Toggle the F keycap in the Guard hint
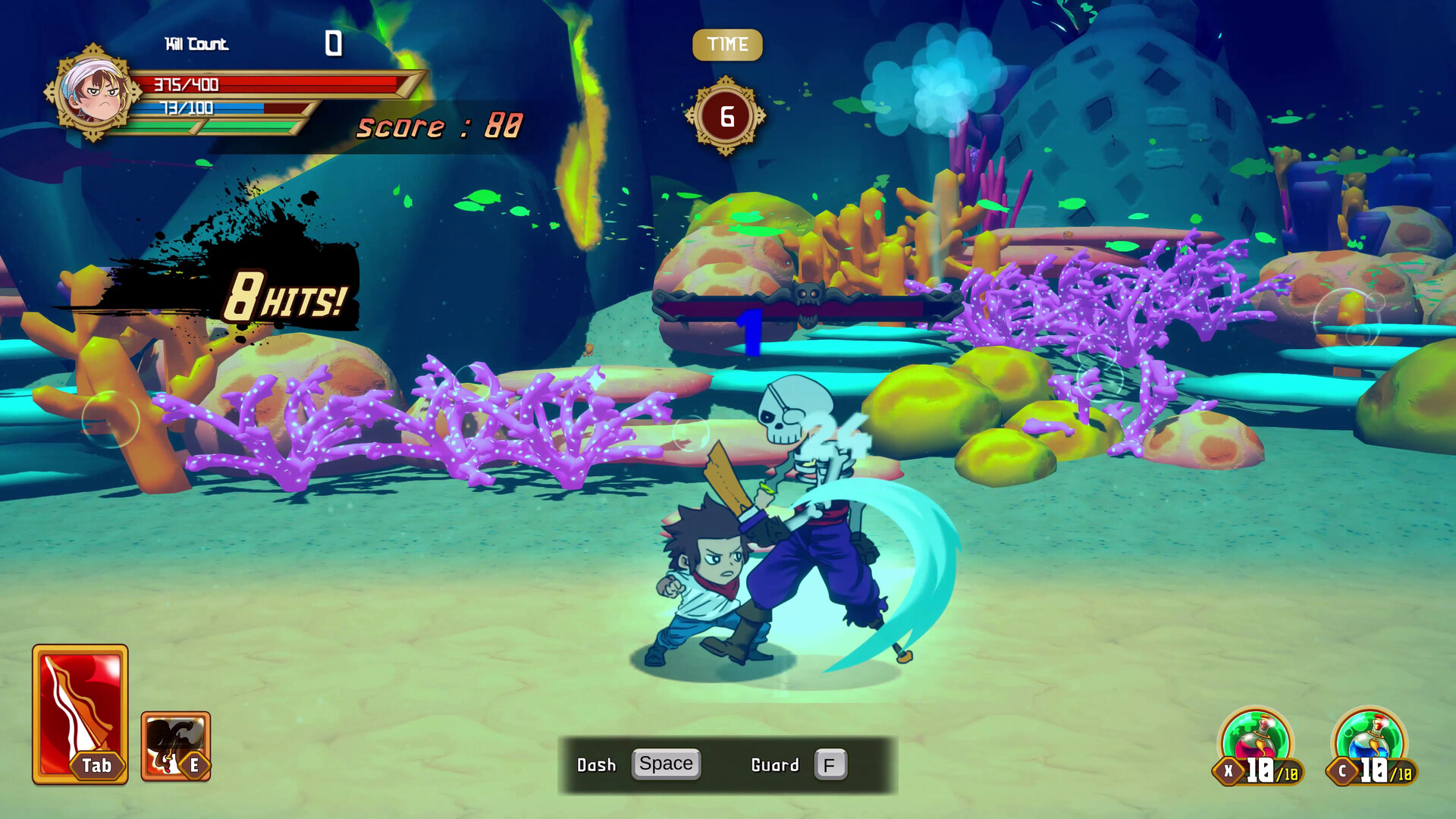The width and height of the screenshot is (1456, 819). (x=831, y=764)
